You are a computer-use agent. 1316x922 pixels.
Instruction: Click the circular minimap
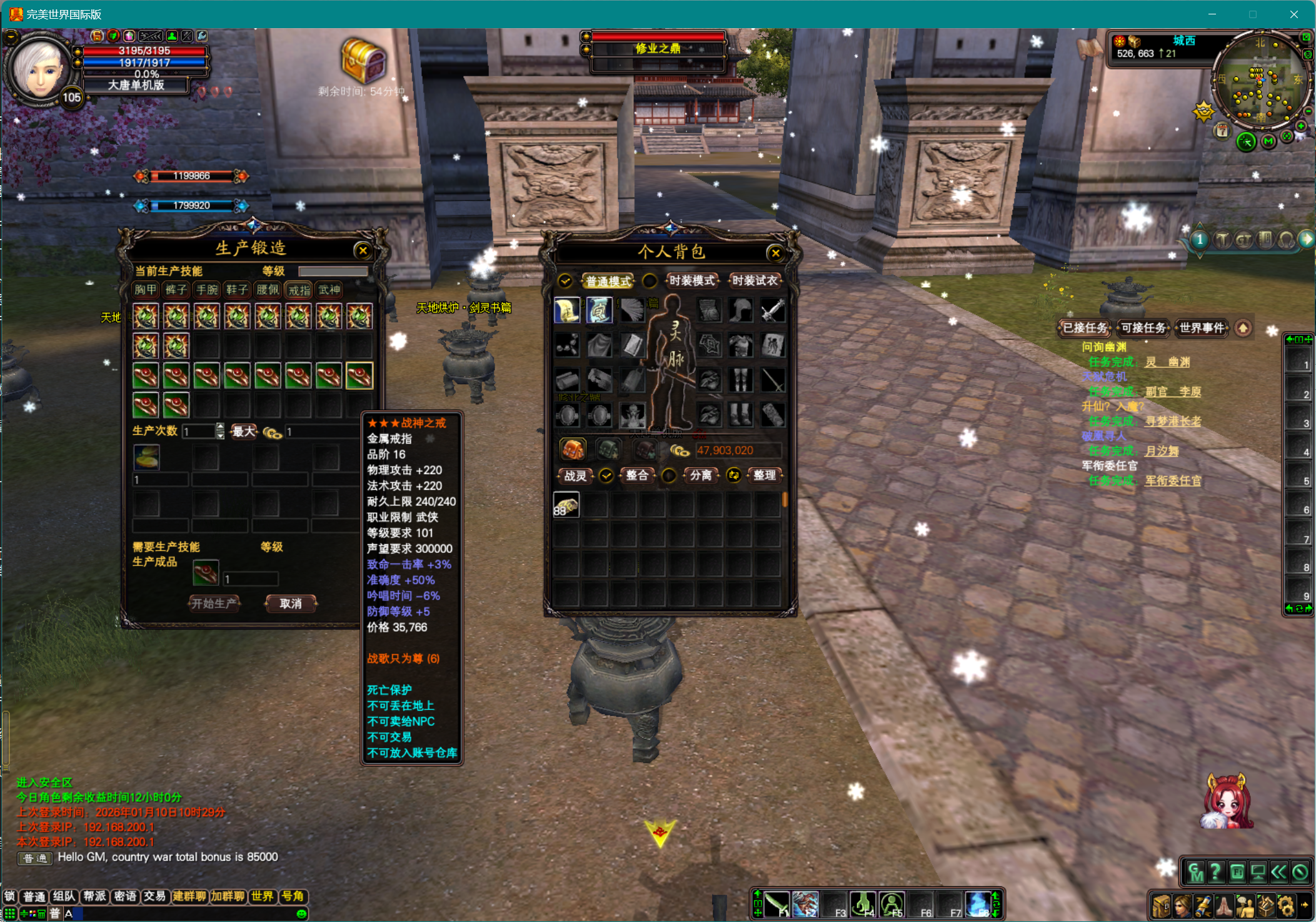[x=1260, y=81]
